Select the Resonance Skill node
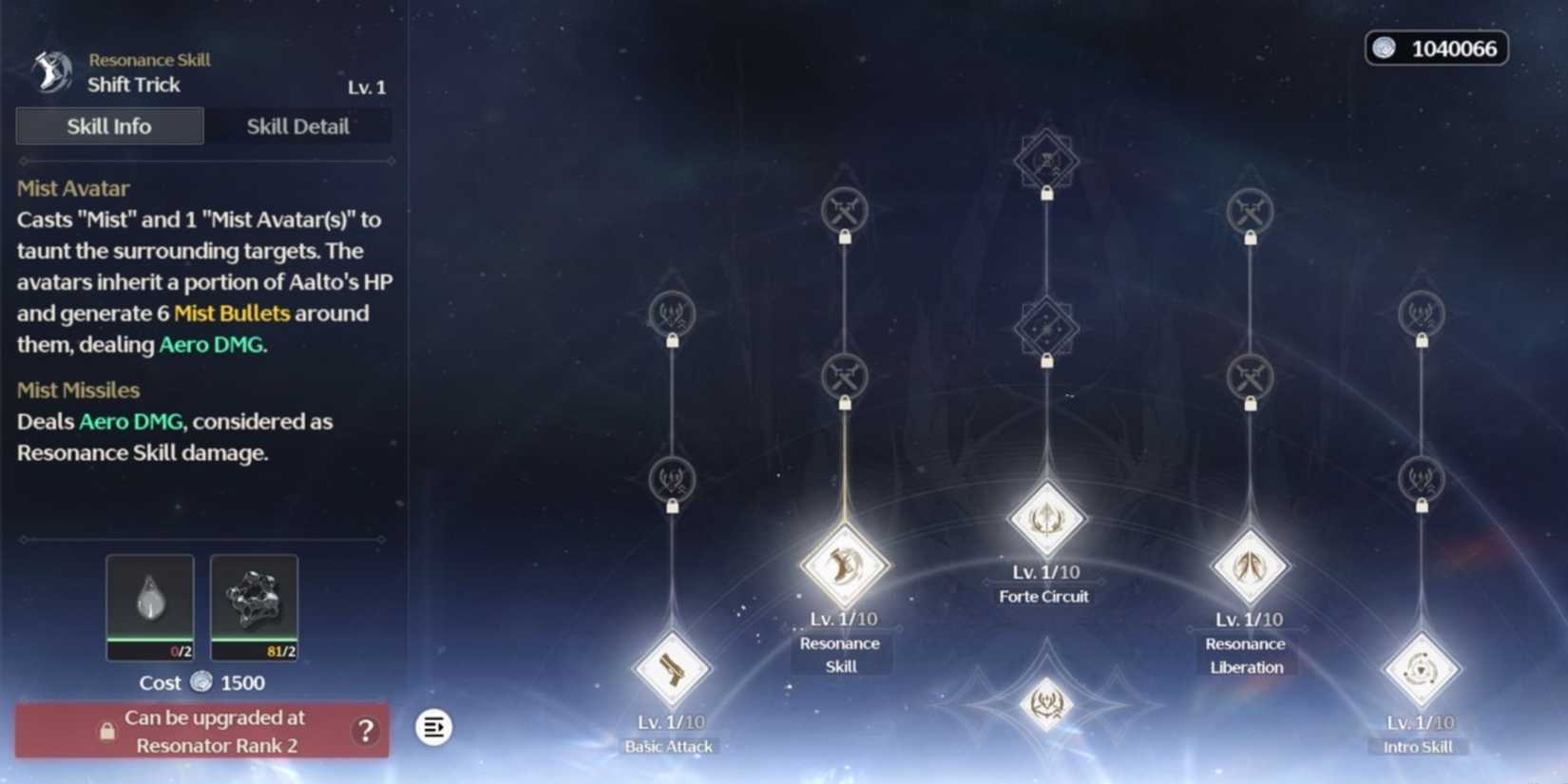 [844, 565]
